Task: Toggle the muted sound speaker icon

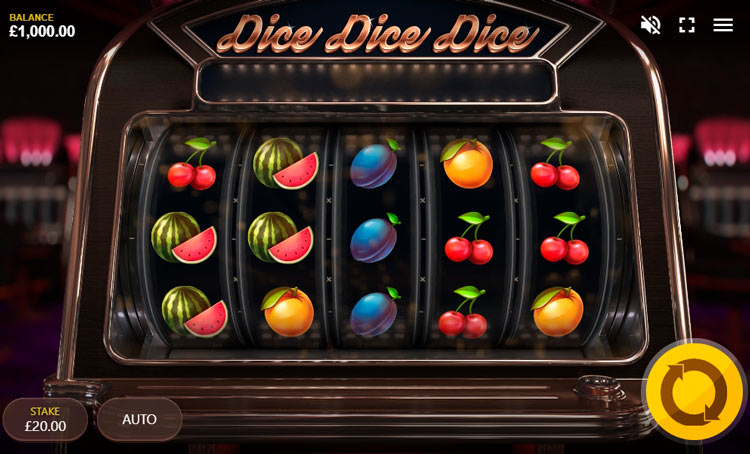Action: [650, 25]
